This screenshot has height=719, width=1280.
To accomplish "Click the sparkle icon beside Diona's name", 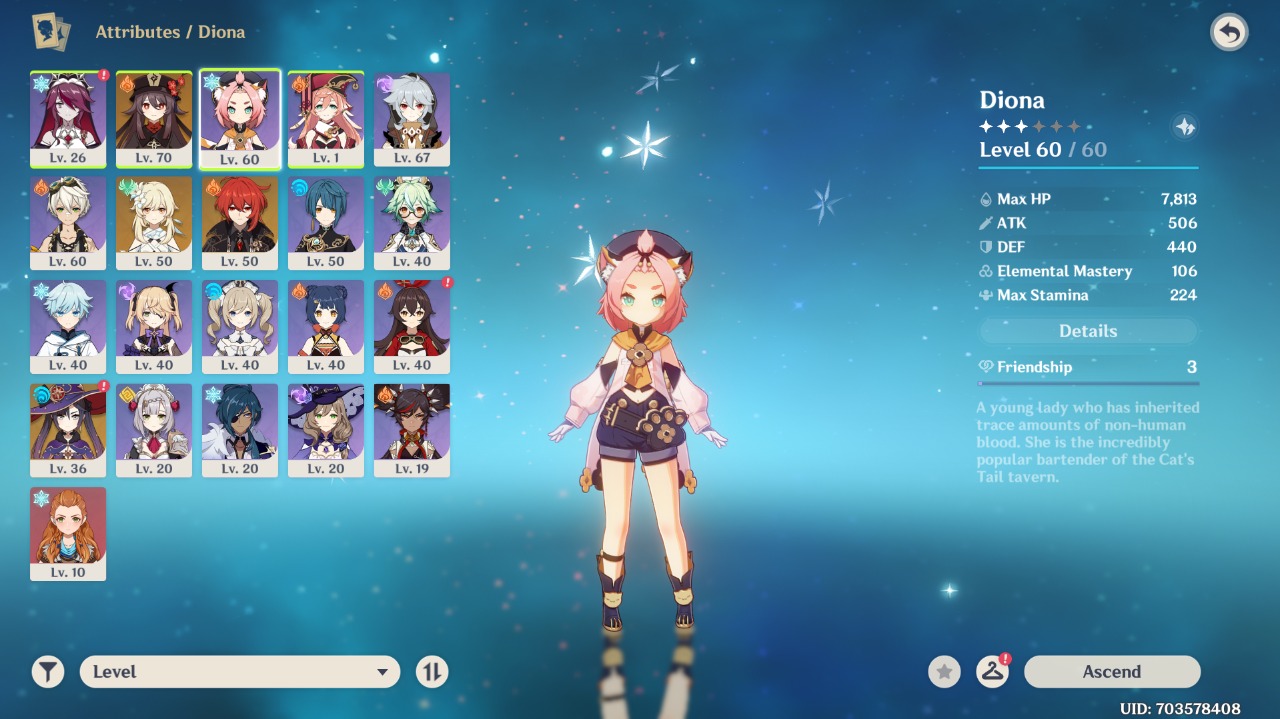I will point(1185,127).
